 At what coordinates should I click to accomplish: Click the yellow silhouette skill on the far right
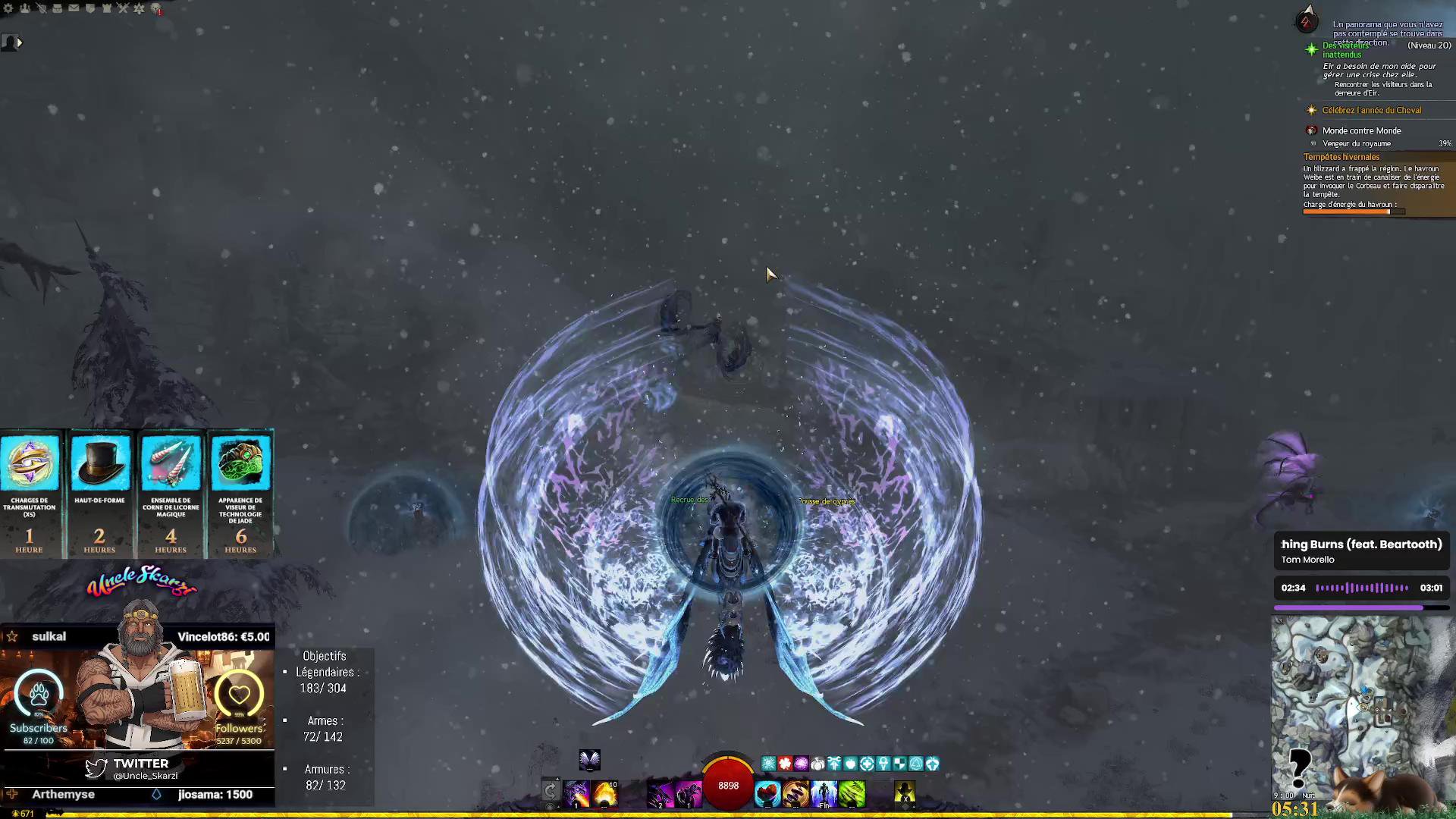tap(905, 793)
